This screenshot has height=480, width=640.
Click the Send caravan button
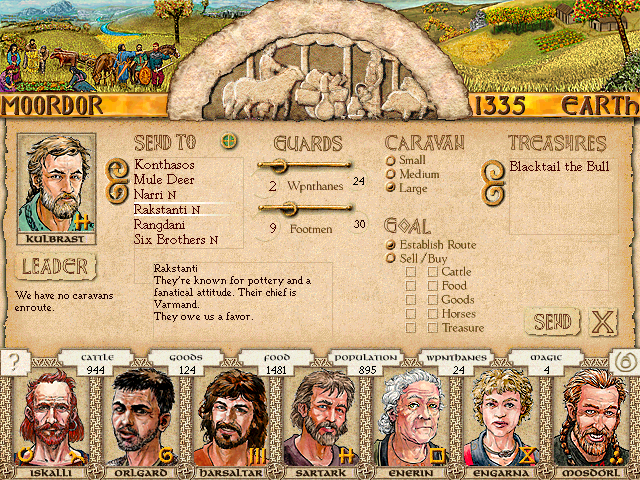tap(551, 322)
